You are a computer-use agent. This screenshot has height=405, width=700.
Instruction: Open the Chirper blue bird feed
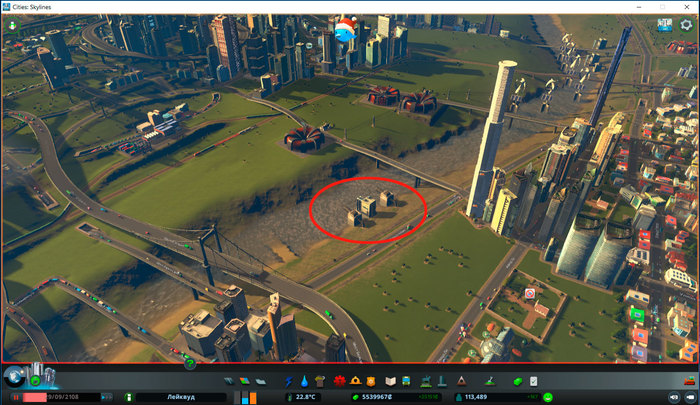coord(345,30)
